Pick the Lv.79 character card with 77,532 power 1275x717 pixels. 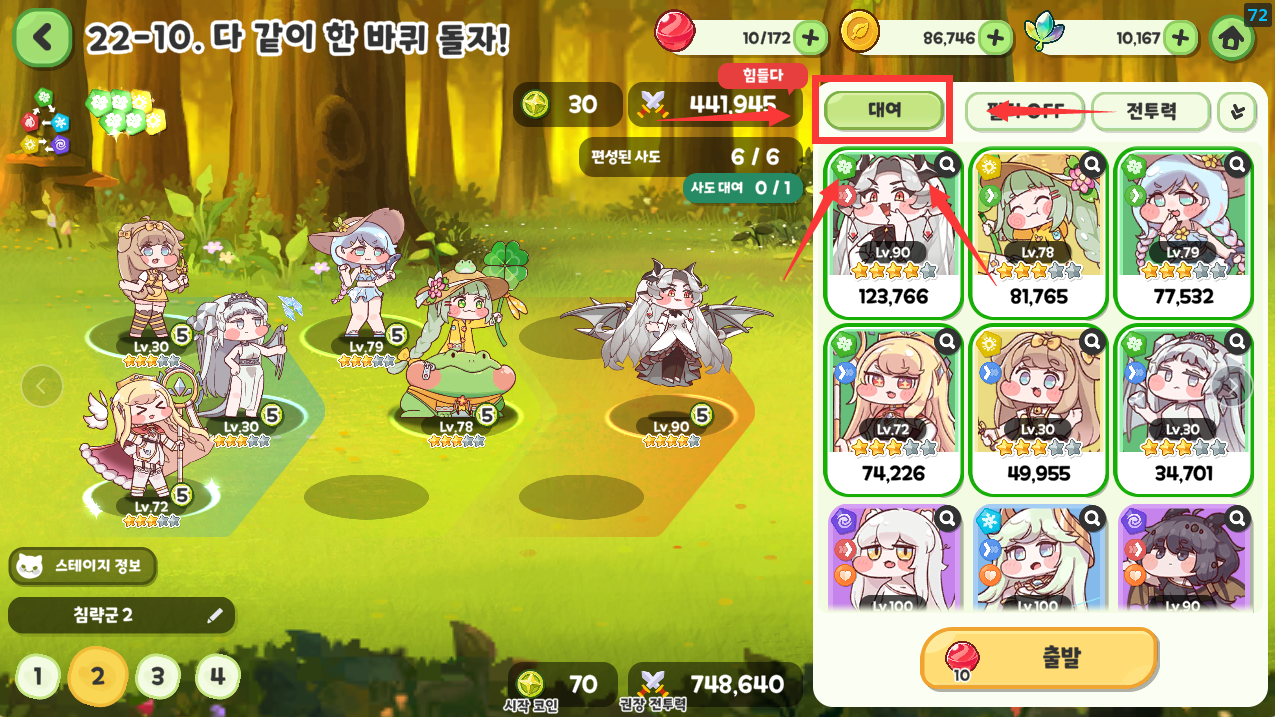(x=1182, y=232)
